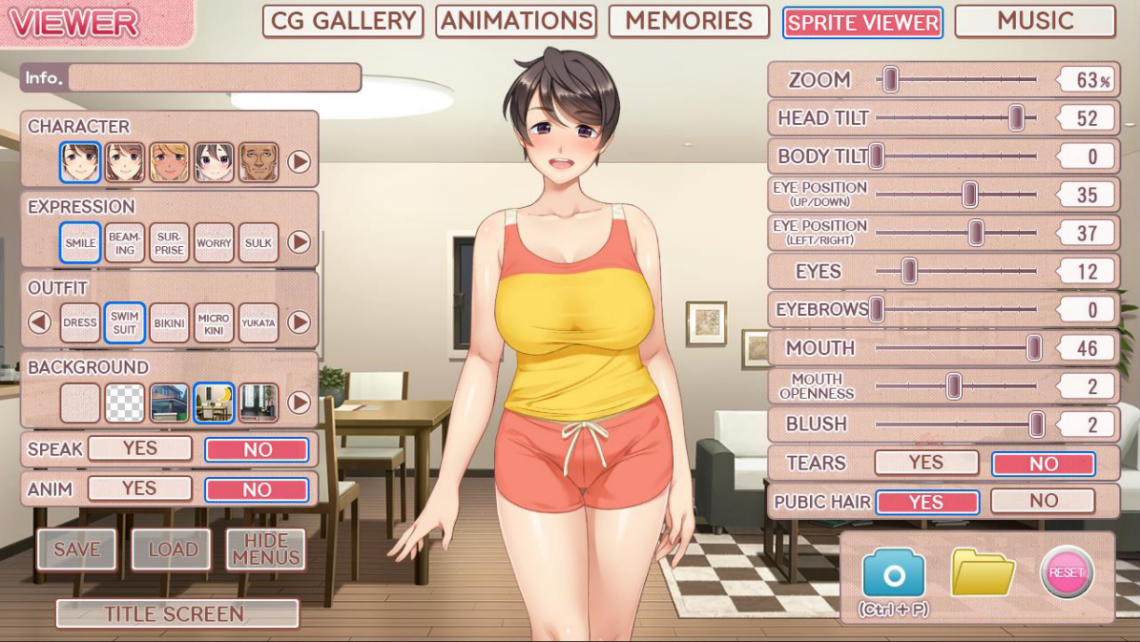This screenshot has height=642, width=1140.
Task: Pick the Sulk expression
Action: click(x=258, y=243)
